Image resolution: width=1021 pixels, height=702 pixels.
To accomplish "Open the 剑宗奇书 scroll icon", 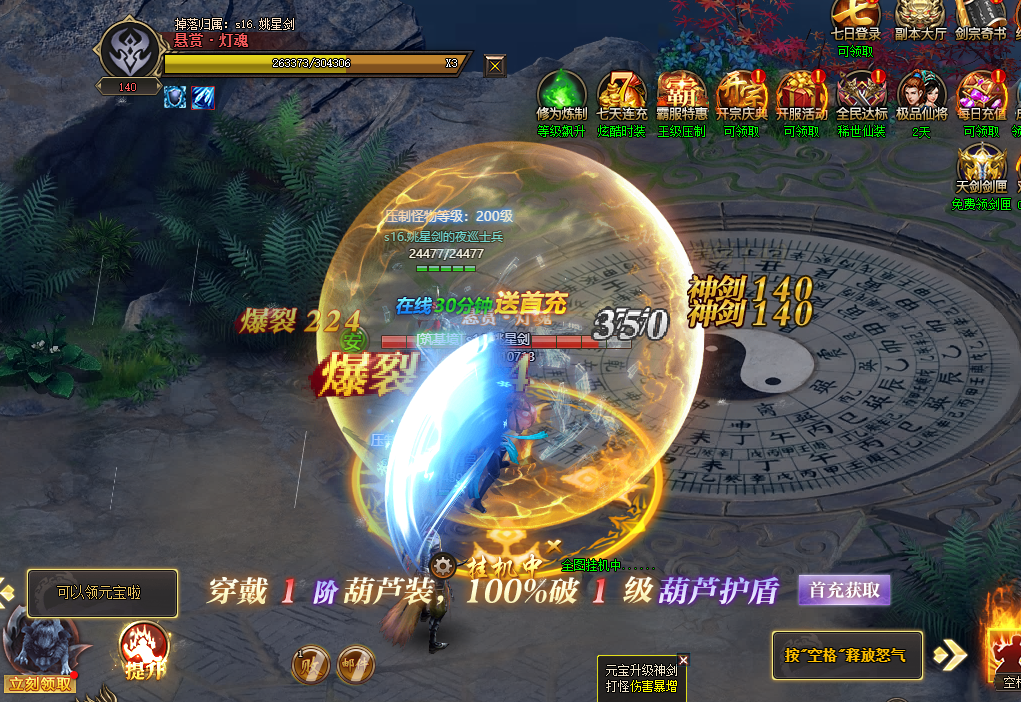I will click(980, 17).
